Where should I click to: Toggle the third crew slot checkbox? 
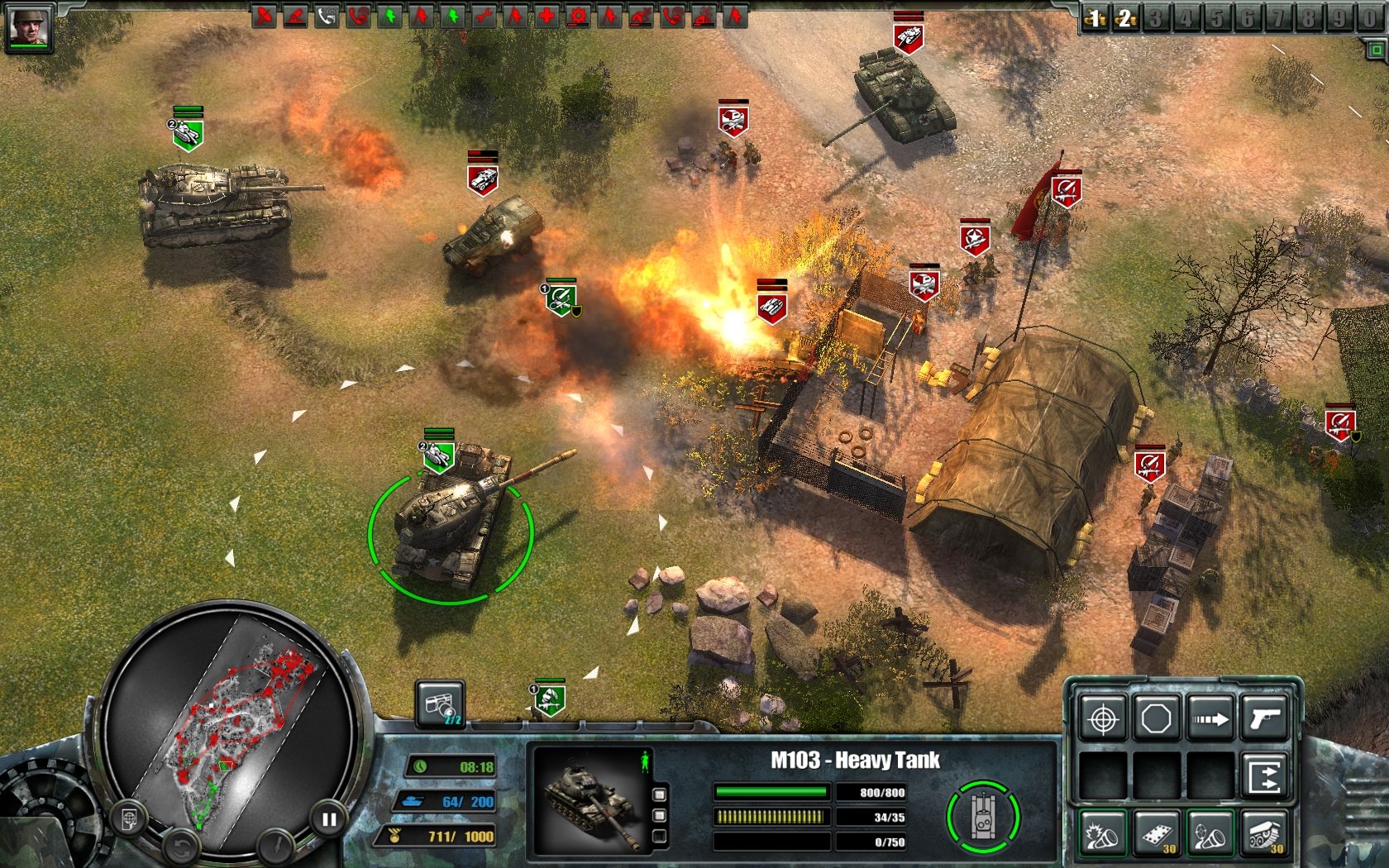[660, 837]
